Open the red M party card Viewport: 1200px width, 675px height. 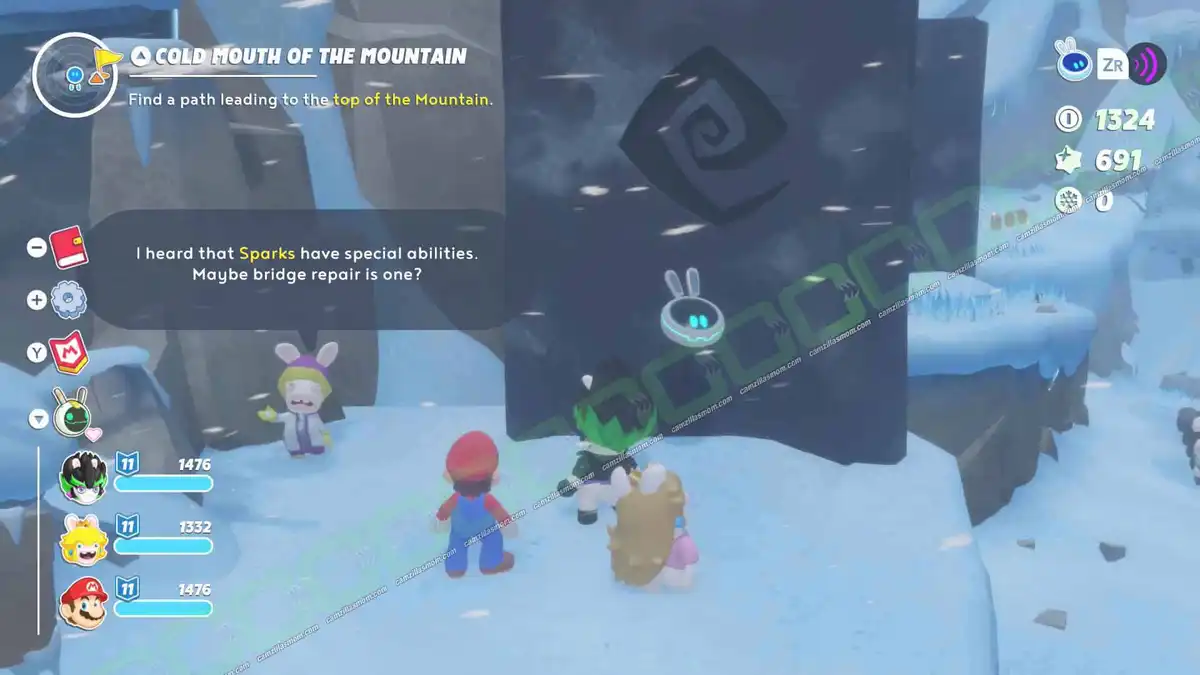68,353
